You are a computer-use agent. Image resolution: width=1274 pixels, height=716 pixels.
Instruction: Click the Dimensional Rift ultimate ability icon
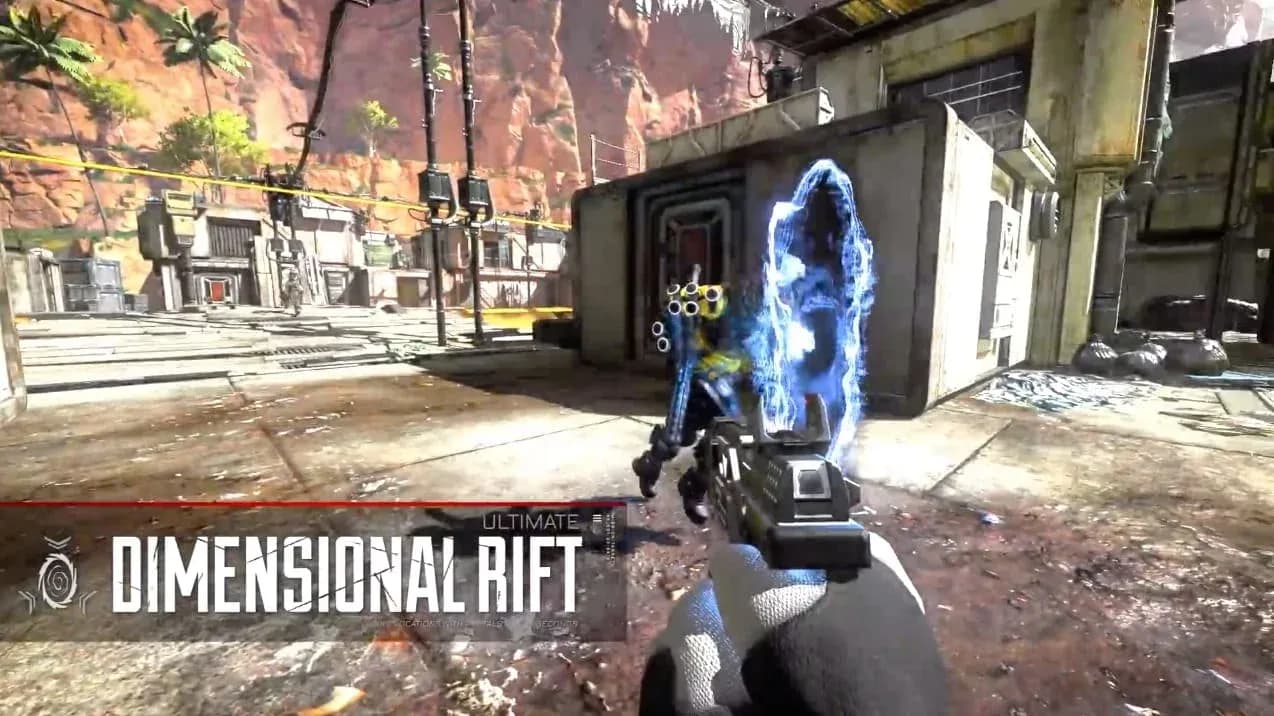coord(57,576)
